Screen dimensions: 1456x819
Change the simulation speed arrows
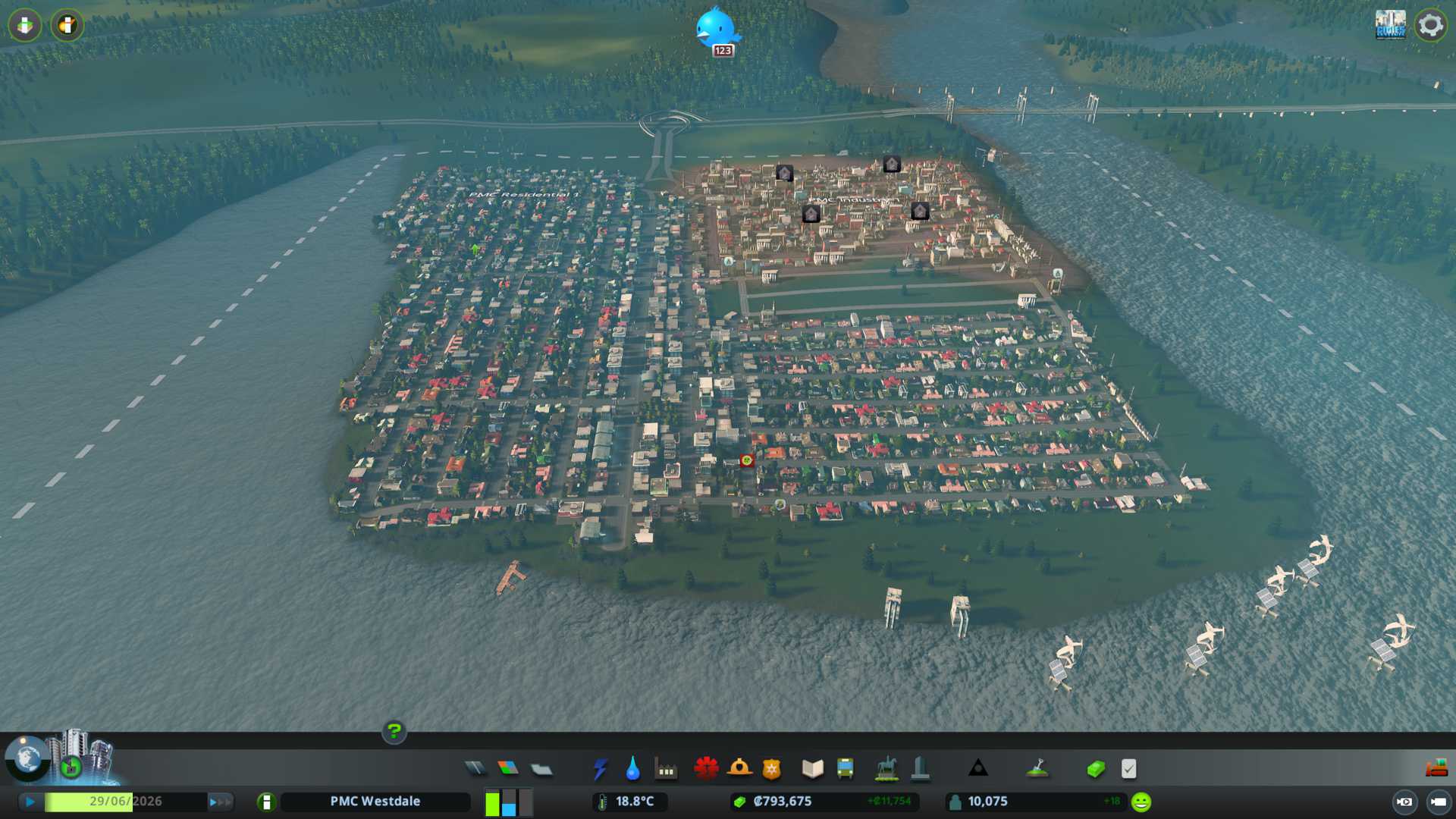[220, 802]
